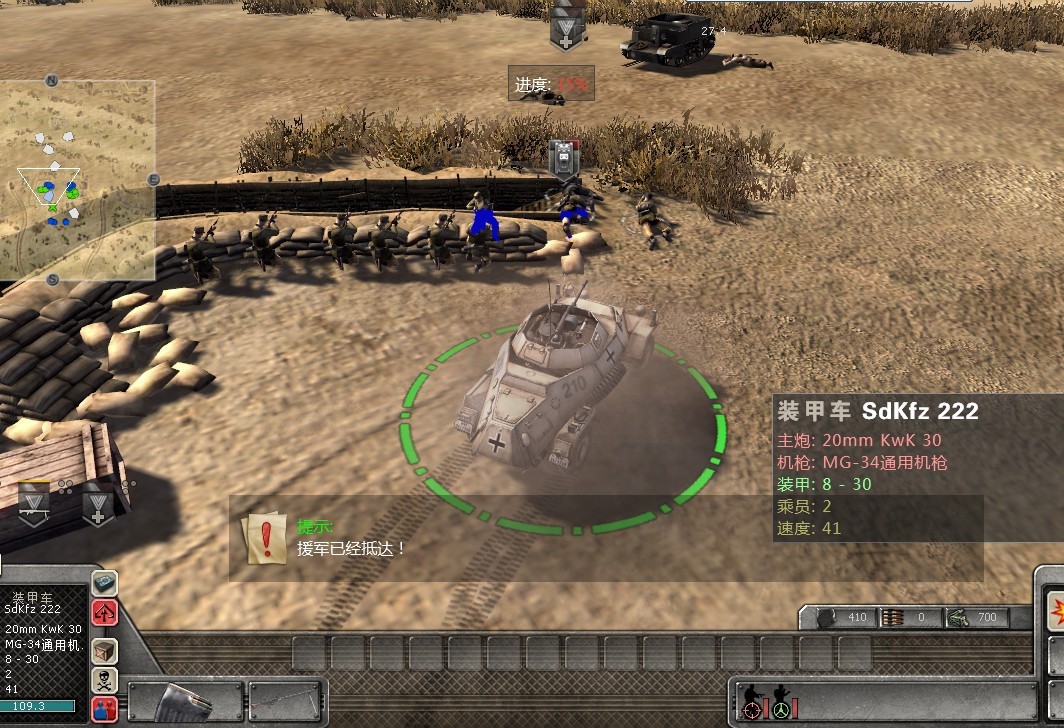Select the squad badge with the rifle emblem

pyautogui.click(x=35, y=503)
